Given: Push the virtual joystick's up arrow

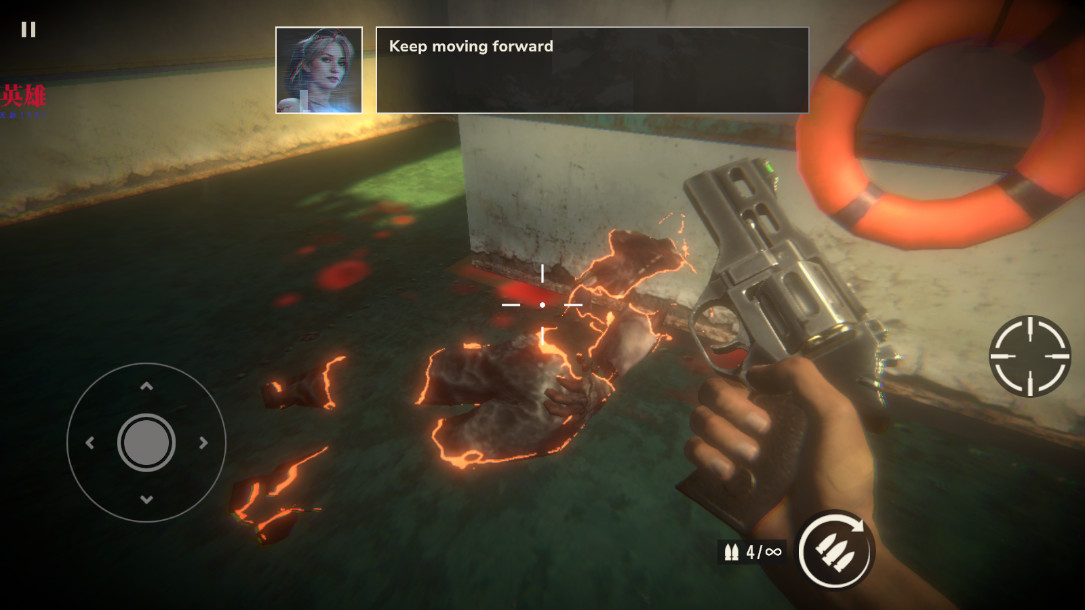Looking at the screenshot, I should (146, 386).
